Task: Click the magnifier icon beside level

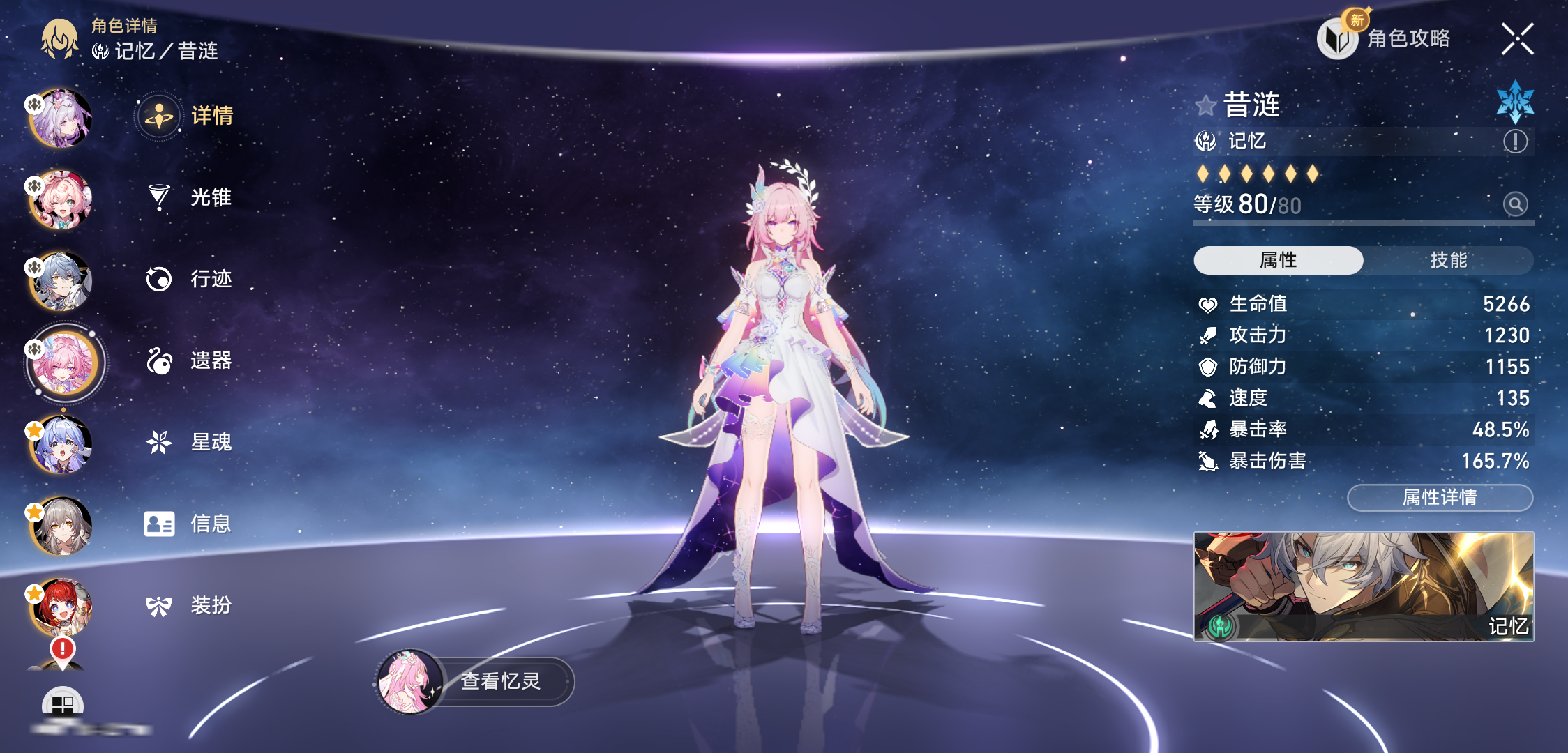Action: pyautogui.click(x=1515, y=204)
